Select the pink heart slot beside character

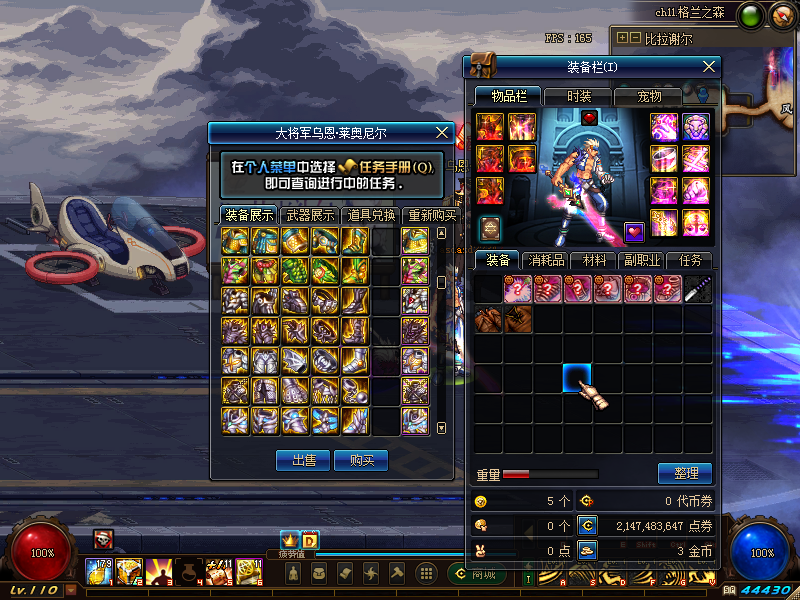[x=634, y=232]
